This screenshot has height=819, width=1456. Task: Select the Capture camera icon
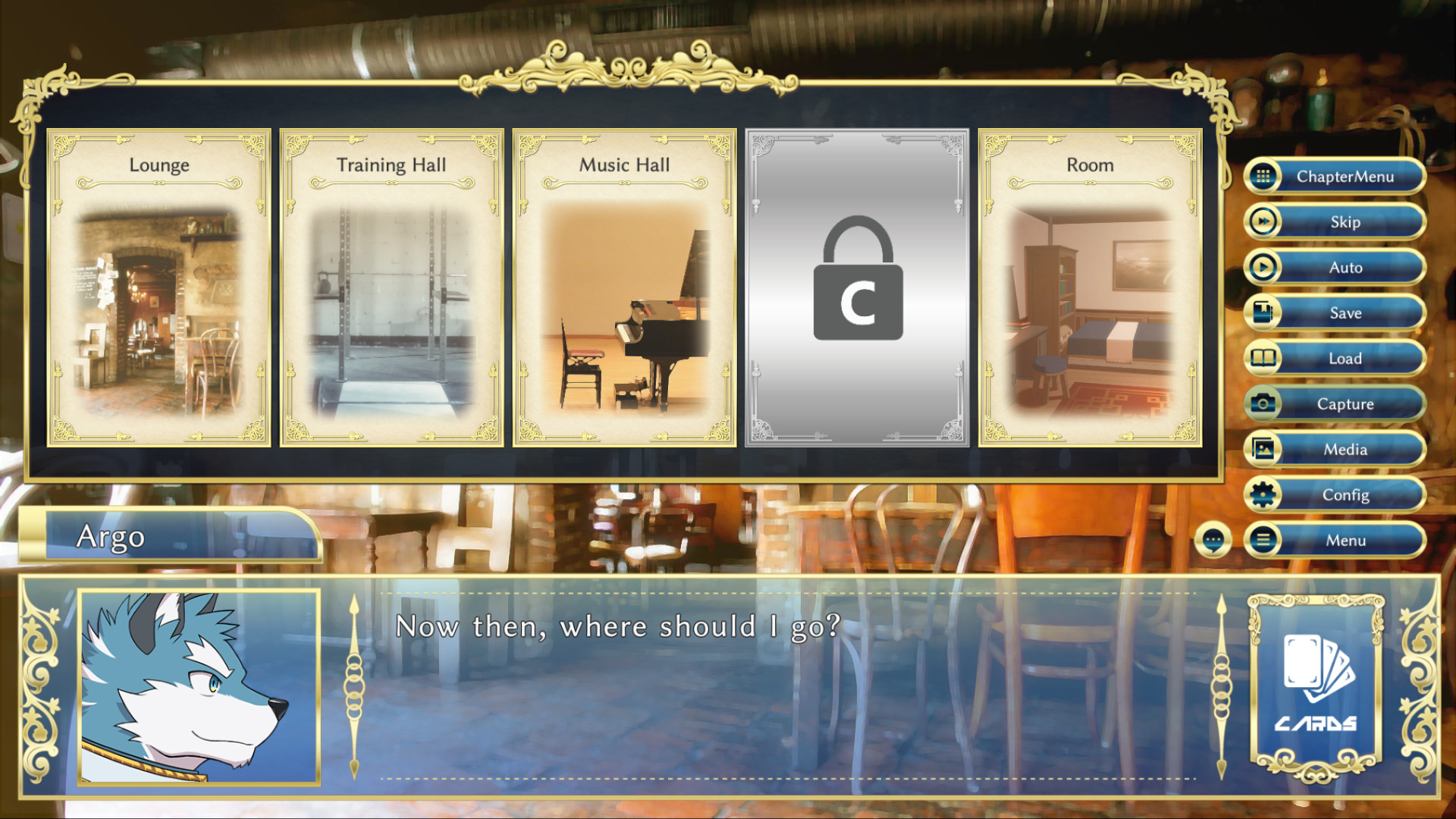point(1262,403)
